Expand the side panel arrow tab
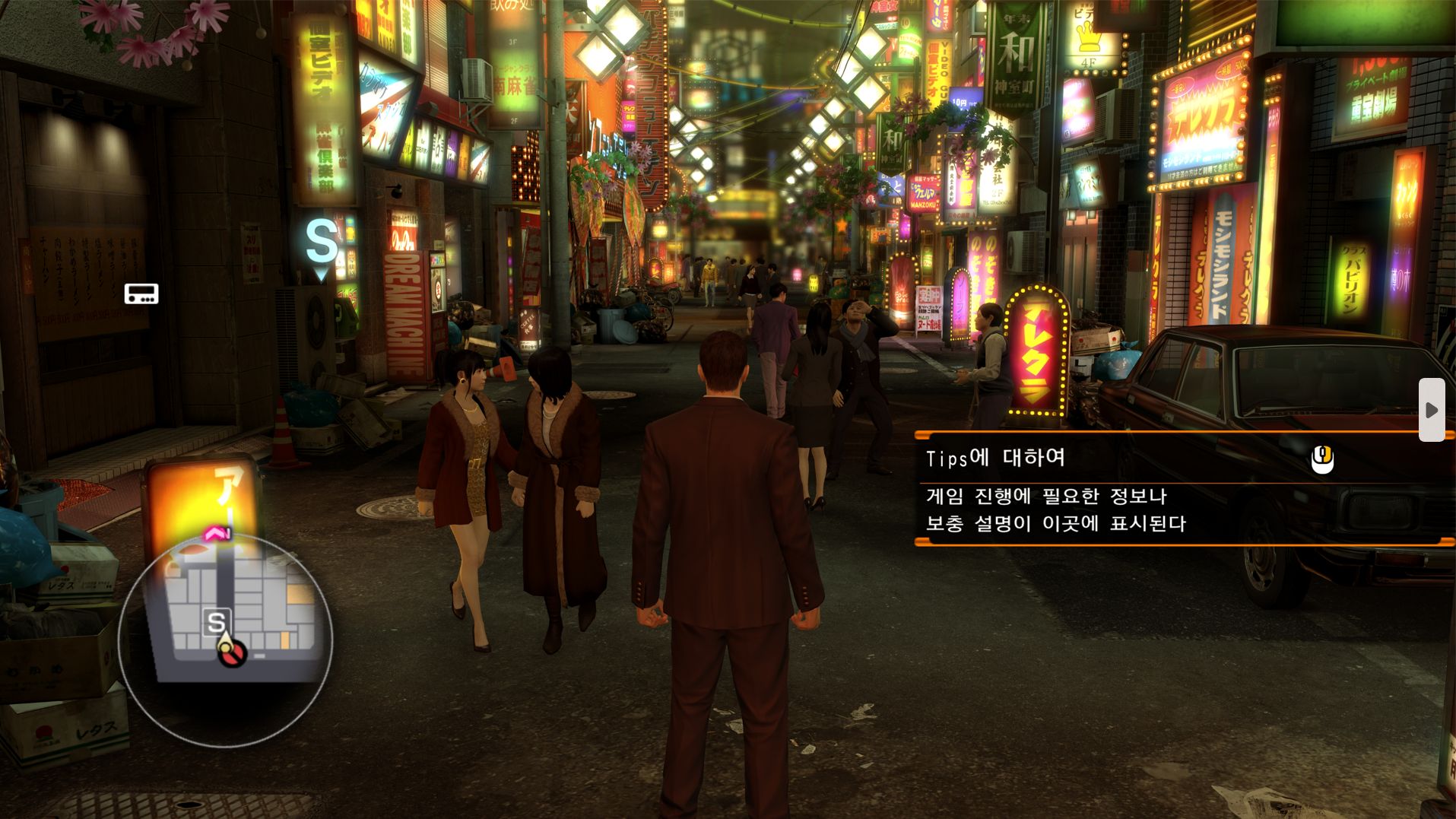 click(1431, 410)
